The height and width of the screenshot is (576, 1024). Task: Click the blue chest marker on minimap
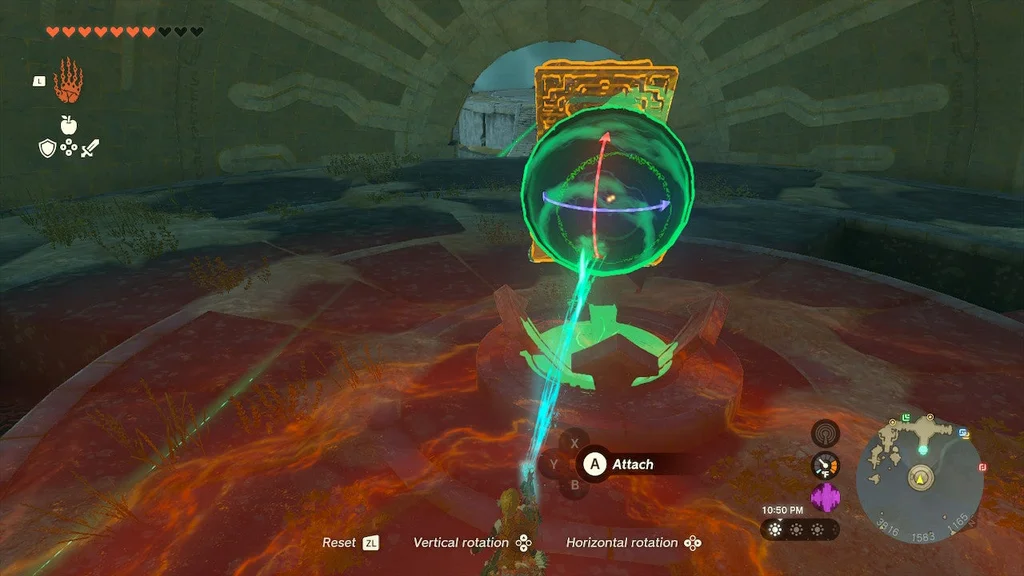[964, 433]
